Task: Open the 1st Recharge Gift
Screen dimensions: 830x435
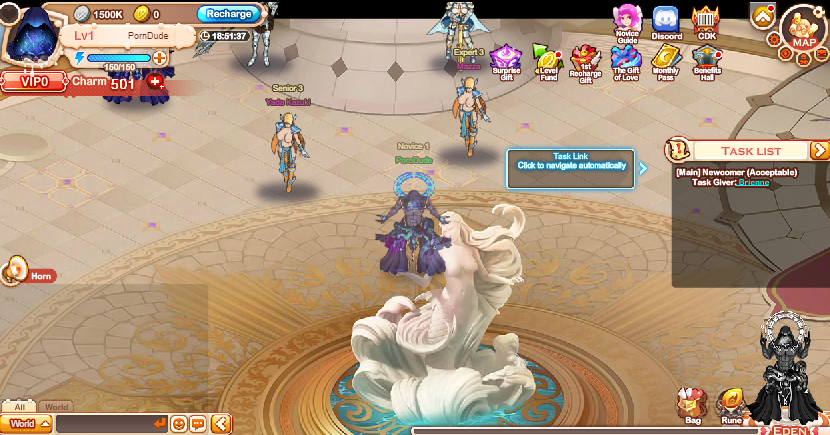Action: pos(586,61)
